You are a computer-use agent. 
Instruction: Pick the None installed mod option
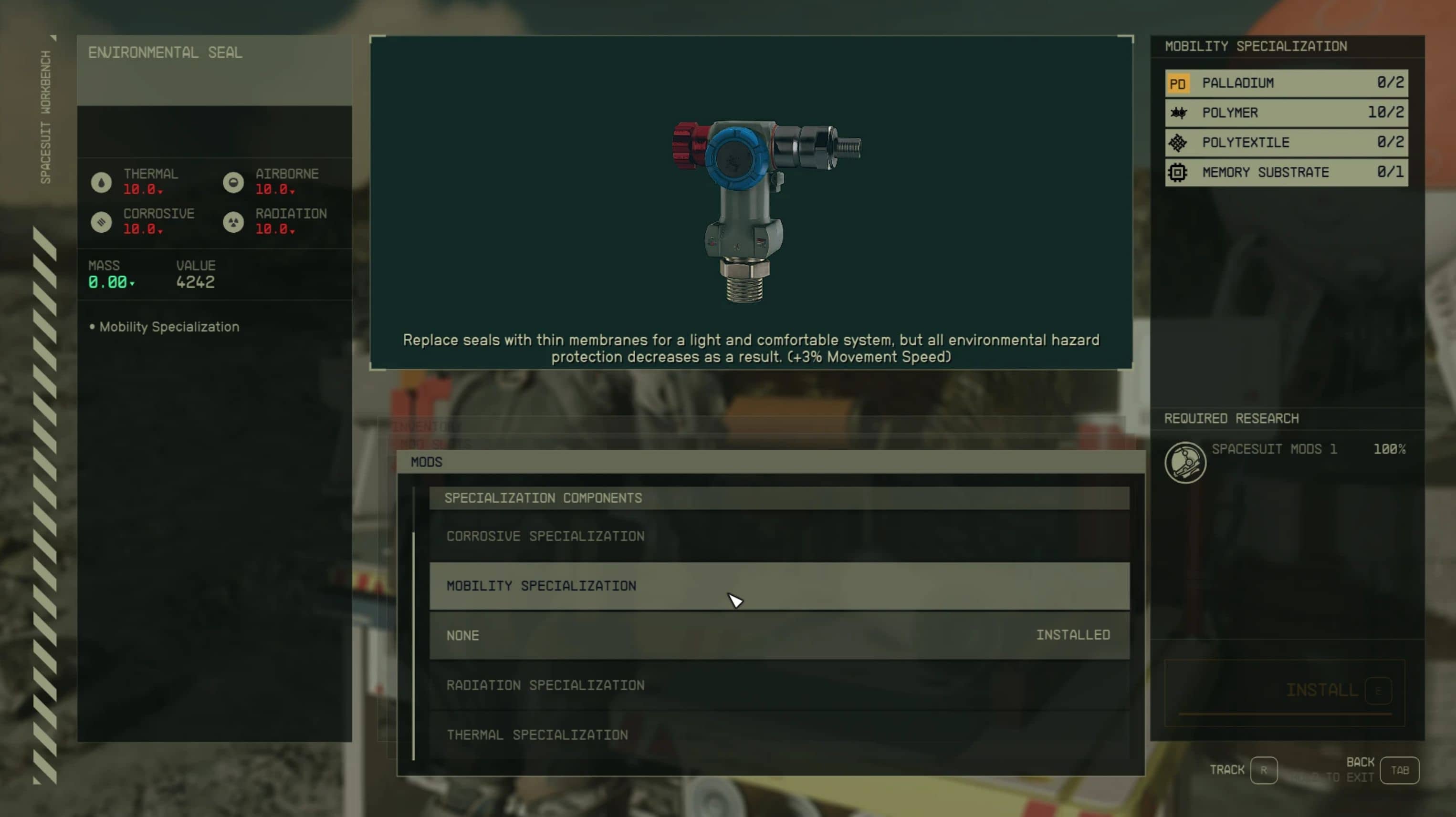[x=779, y=635]
